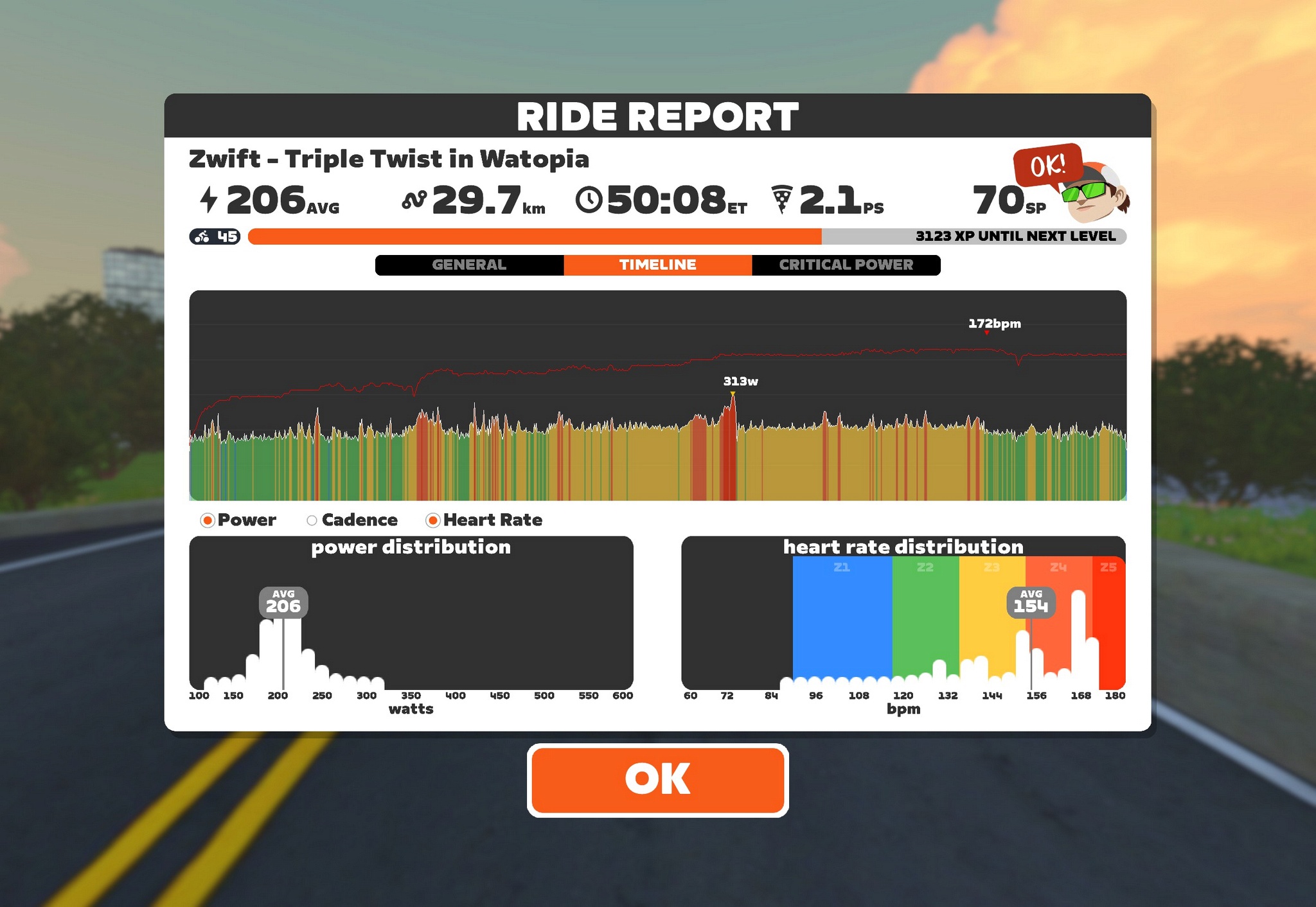Viewport: 1316px width, 907px height.
Task: Enable the Cadence graph option
Action: tap(312, 520)
